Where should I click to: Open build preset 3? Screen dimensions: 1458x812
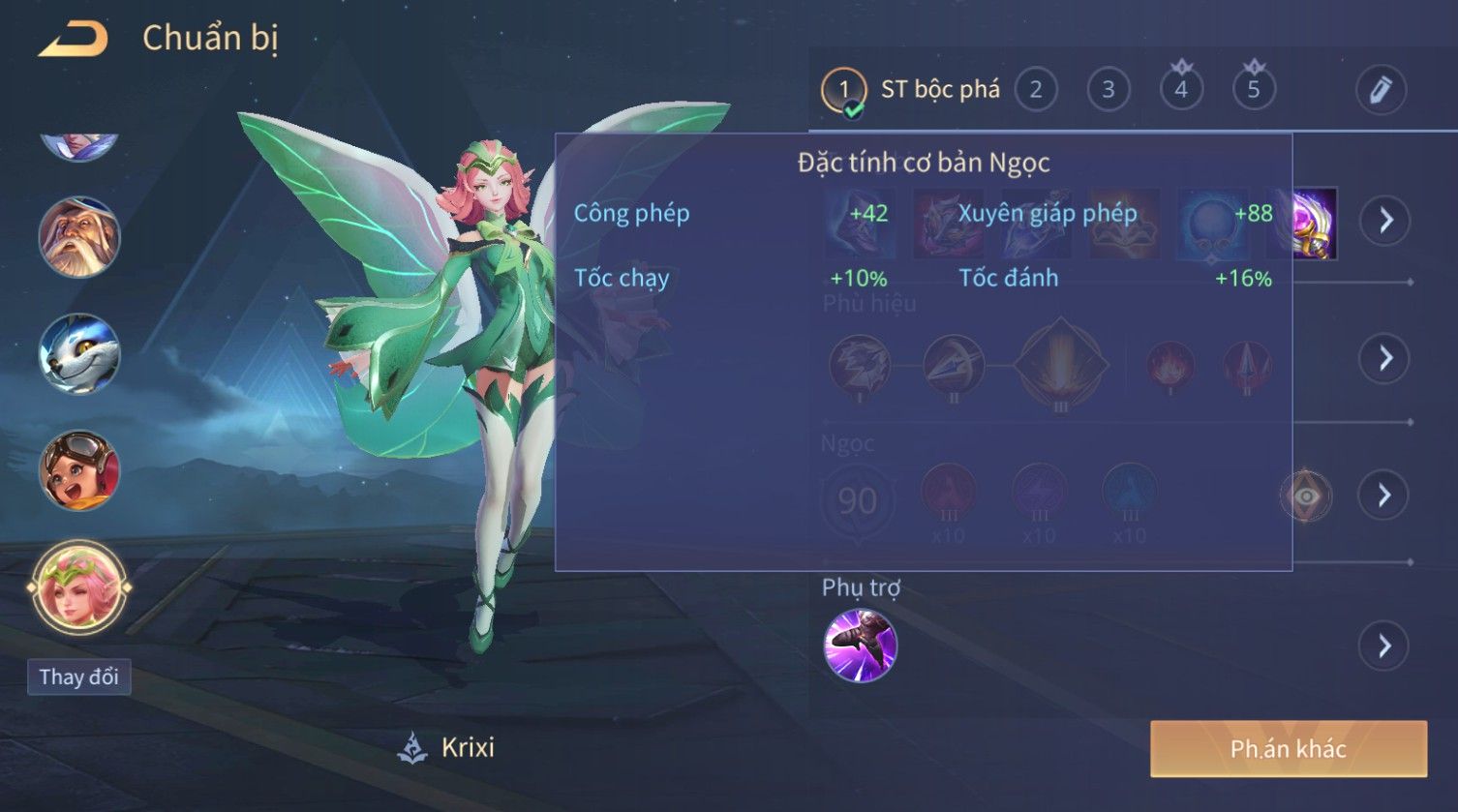tap(1109, 91)
